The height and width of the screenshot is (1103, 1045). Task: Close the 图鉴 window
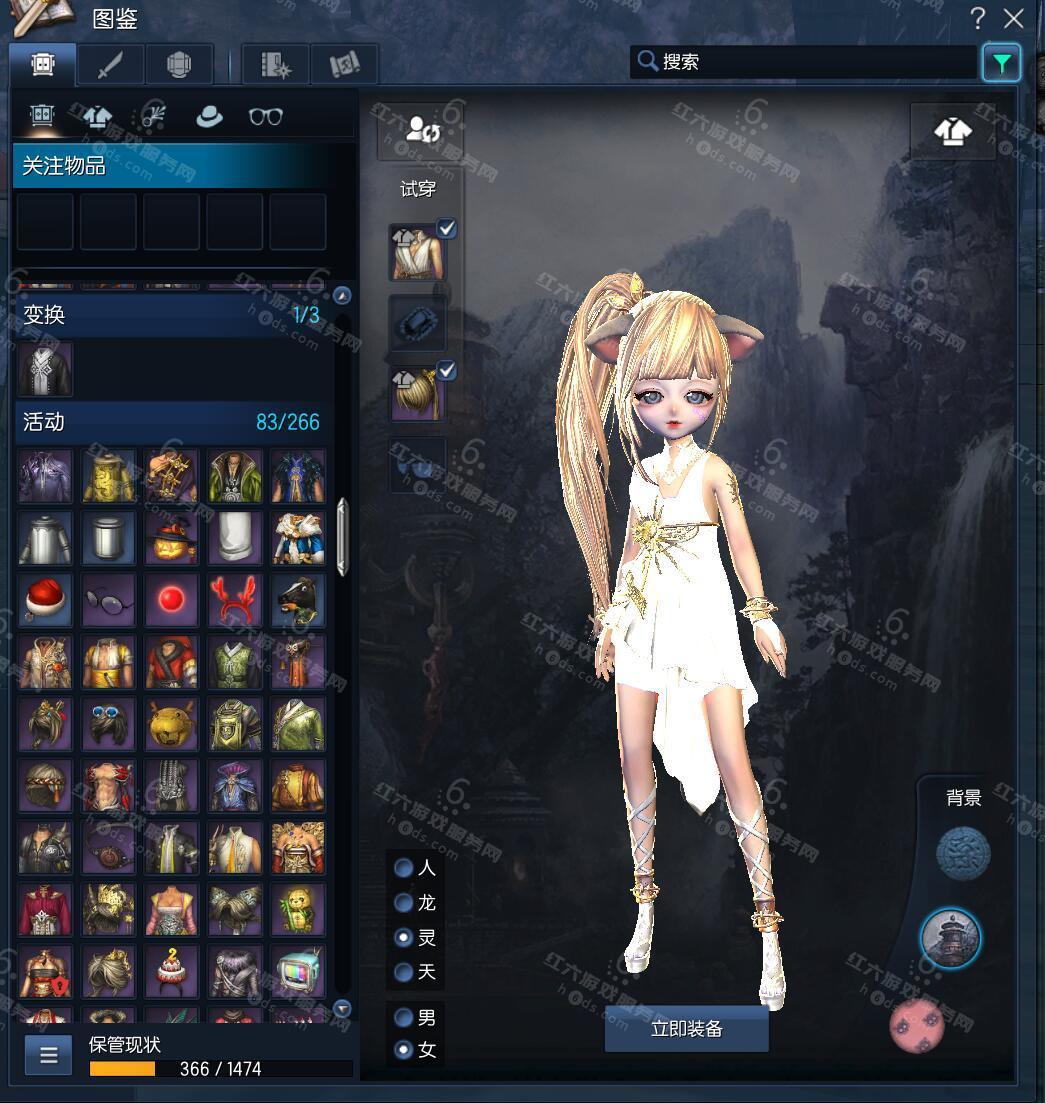[1014, 18]
